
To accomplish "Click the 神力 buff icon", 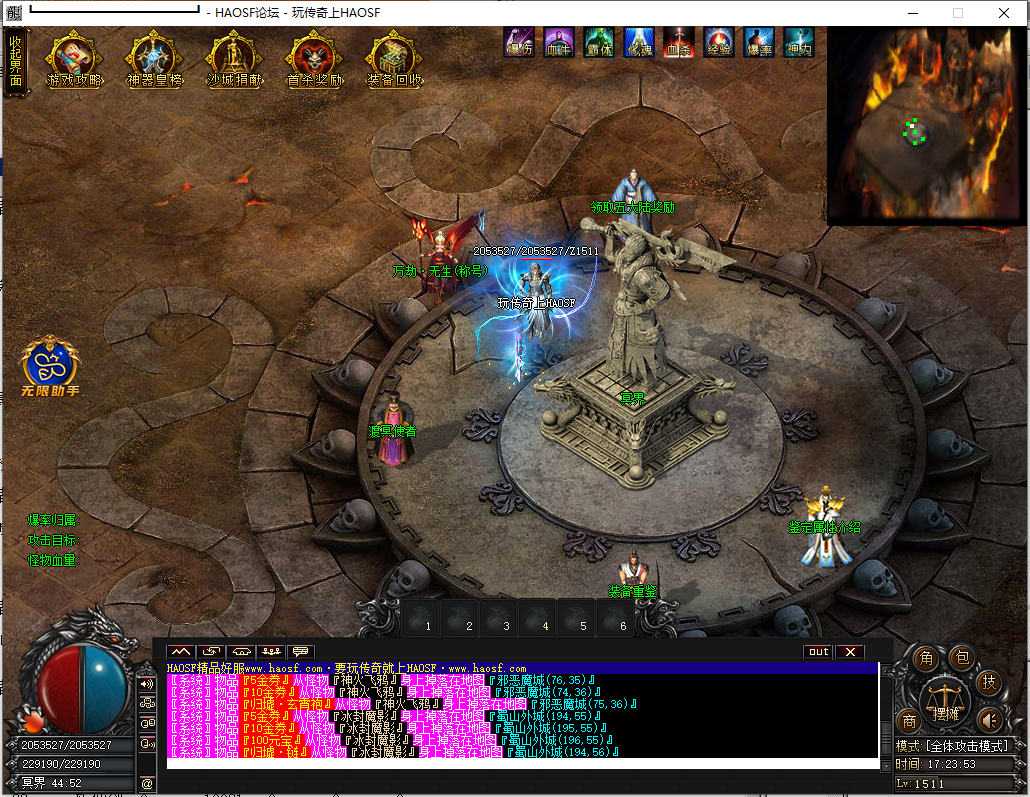I will click(798, 41).
